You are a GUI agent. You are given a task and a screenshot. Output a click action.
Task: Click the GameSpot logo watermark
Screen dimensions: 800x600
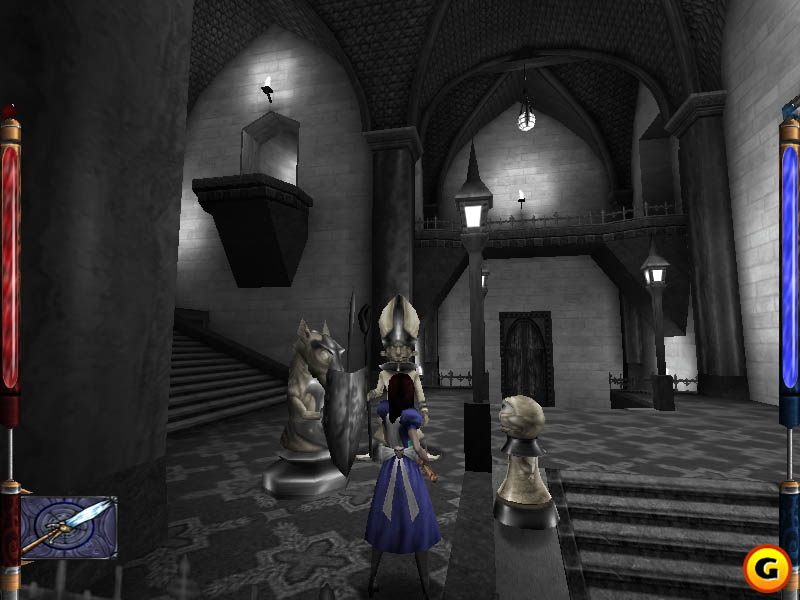click(x=767, y=568)
